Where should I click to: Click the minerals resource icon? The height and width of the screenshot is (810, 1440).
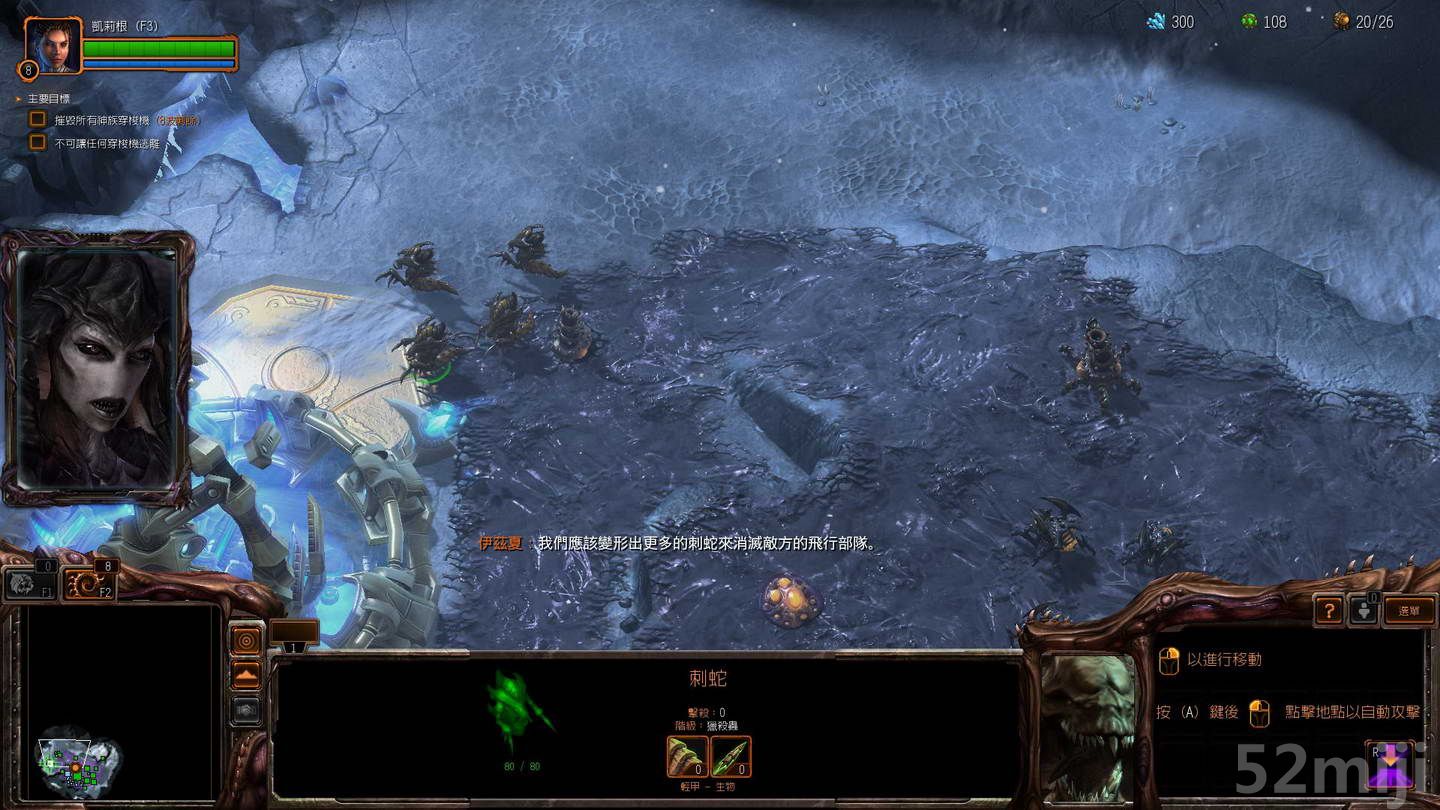pos(1155,21)
